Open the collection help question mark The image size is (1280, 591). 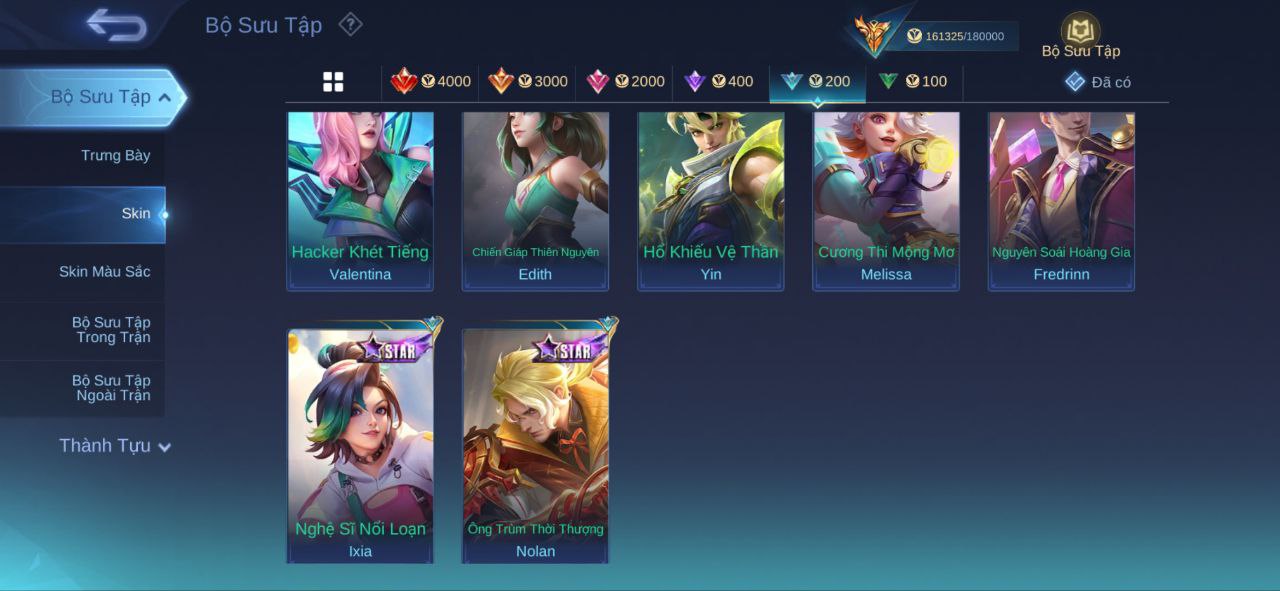click(350, 24)
